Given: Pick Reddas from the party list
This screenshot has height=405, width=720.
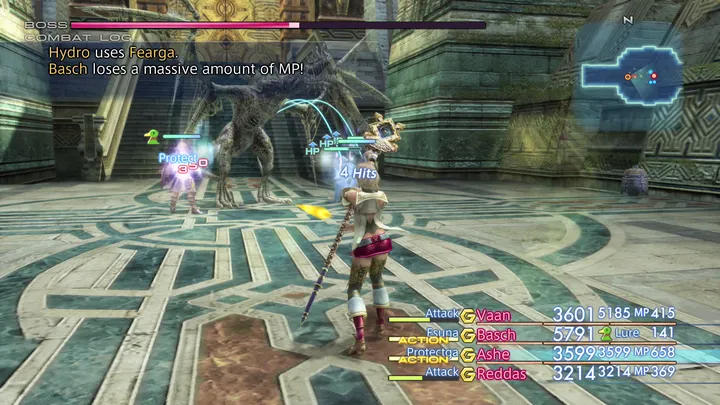Looking at the screenshot, I should click(500, 373).
